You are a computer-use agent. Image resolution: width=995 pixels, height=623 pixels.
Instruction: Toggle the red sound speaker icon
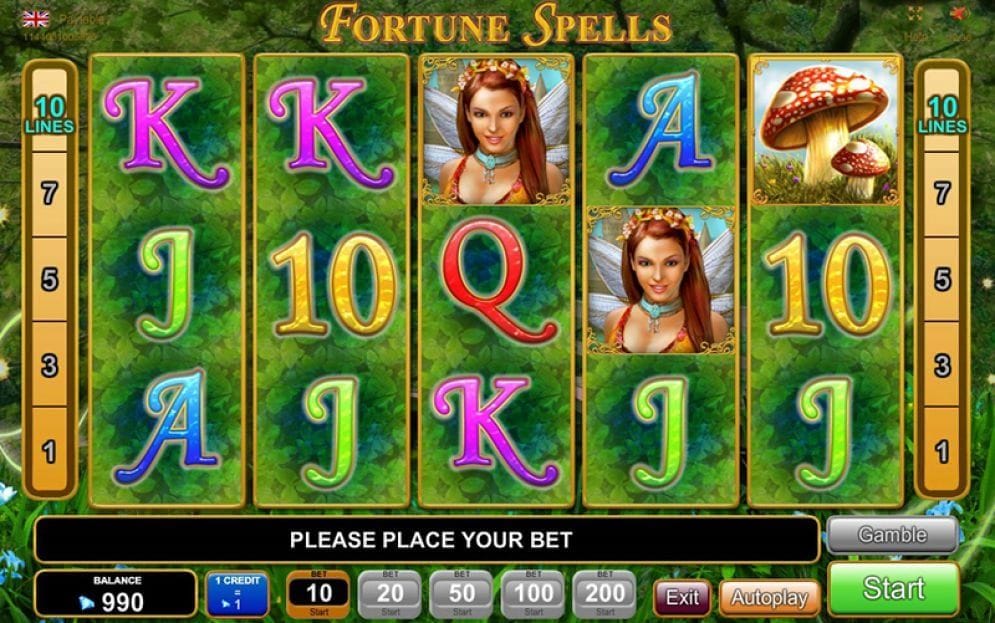tap(960, 15)
